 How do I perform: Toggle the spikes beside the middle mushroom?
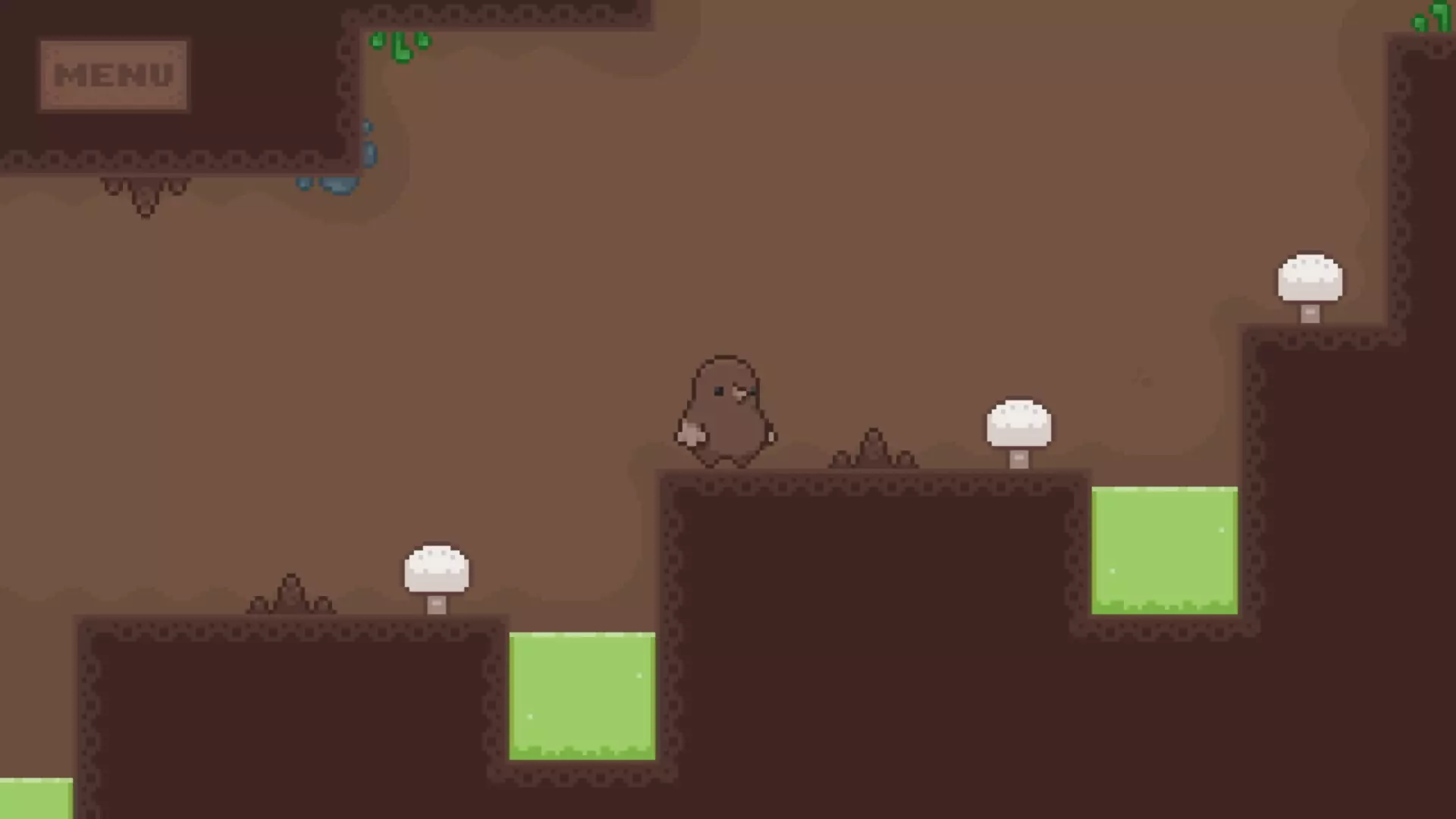click(x=872, y=451)
